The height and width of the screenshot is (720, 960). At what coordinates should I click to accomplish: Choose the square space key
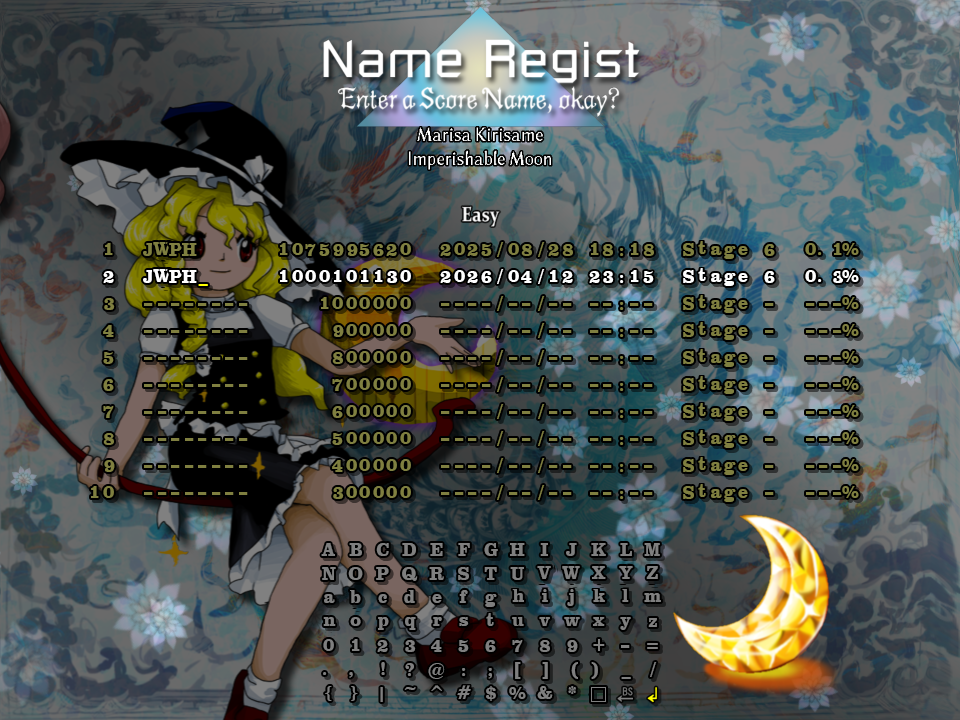pyautogui.click(x=599, y=694)
